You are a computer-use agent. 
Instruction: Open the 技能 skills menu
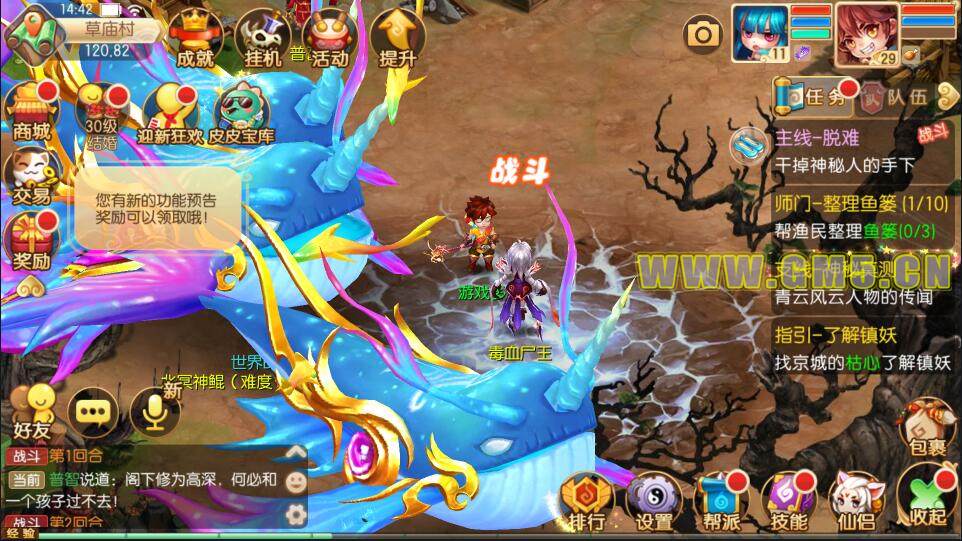790,501
